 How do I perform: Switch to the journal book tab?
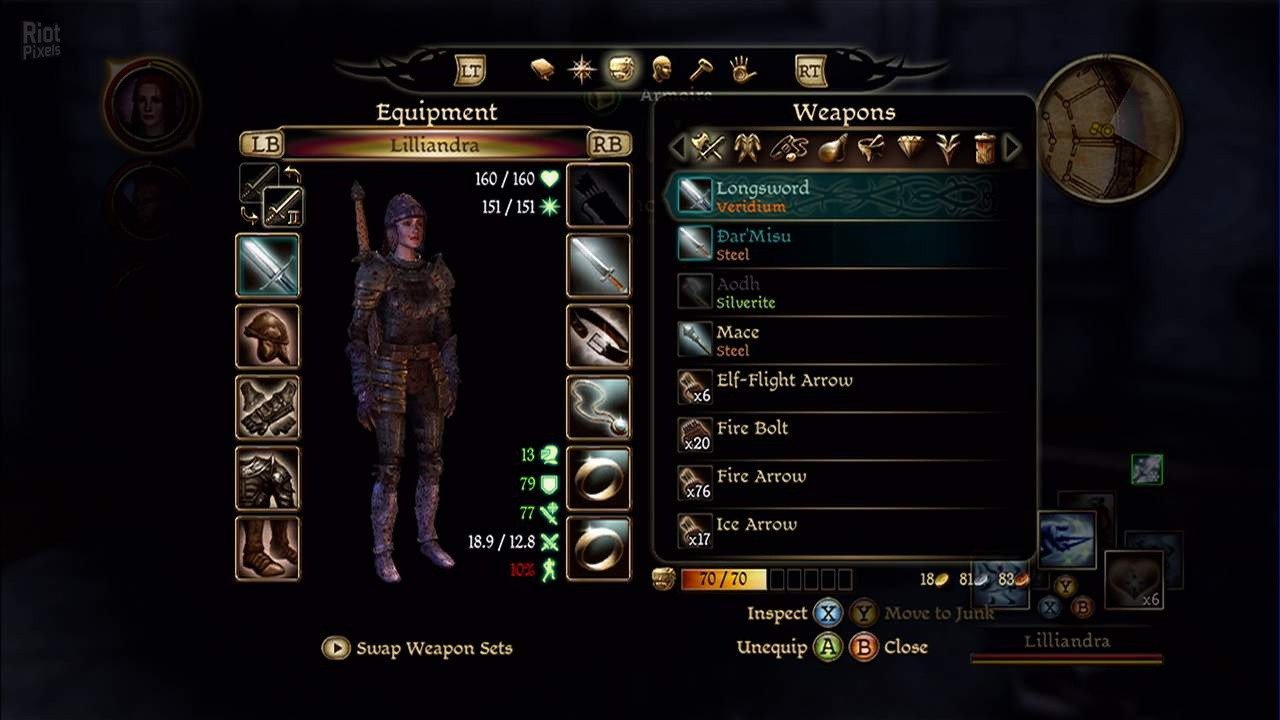pos(542,69)
